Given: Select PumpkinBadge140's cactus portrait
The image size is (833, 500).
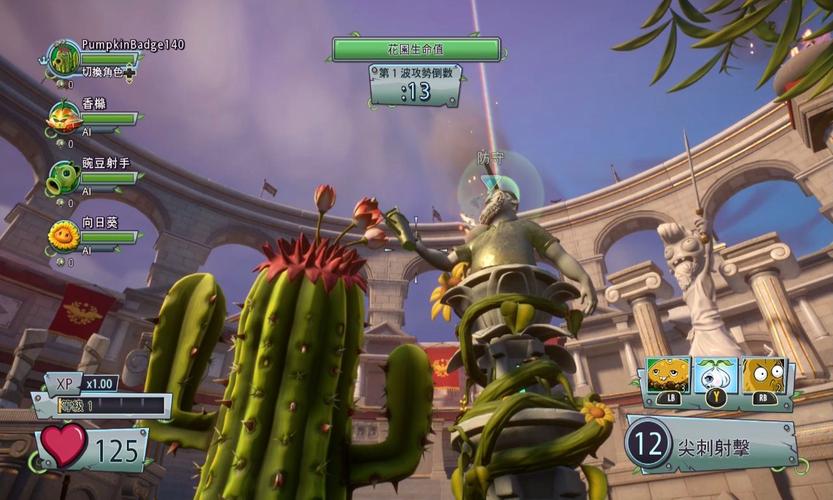Looking at the screenshot, I should 64,58.
